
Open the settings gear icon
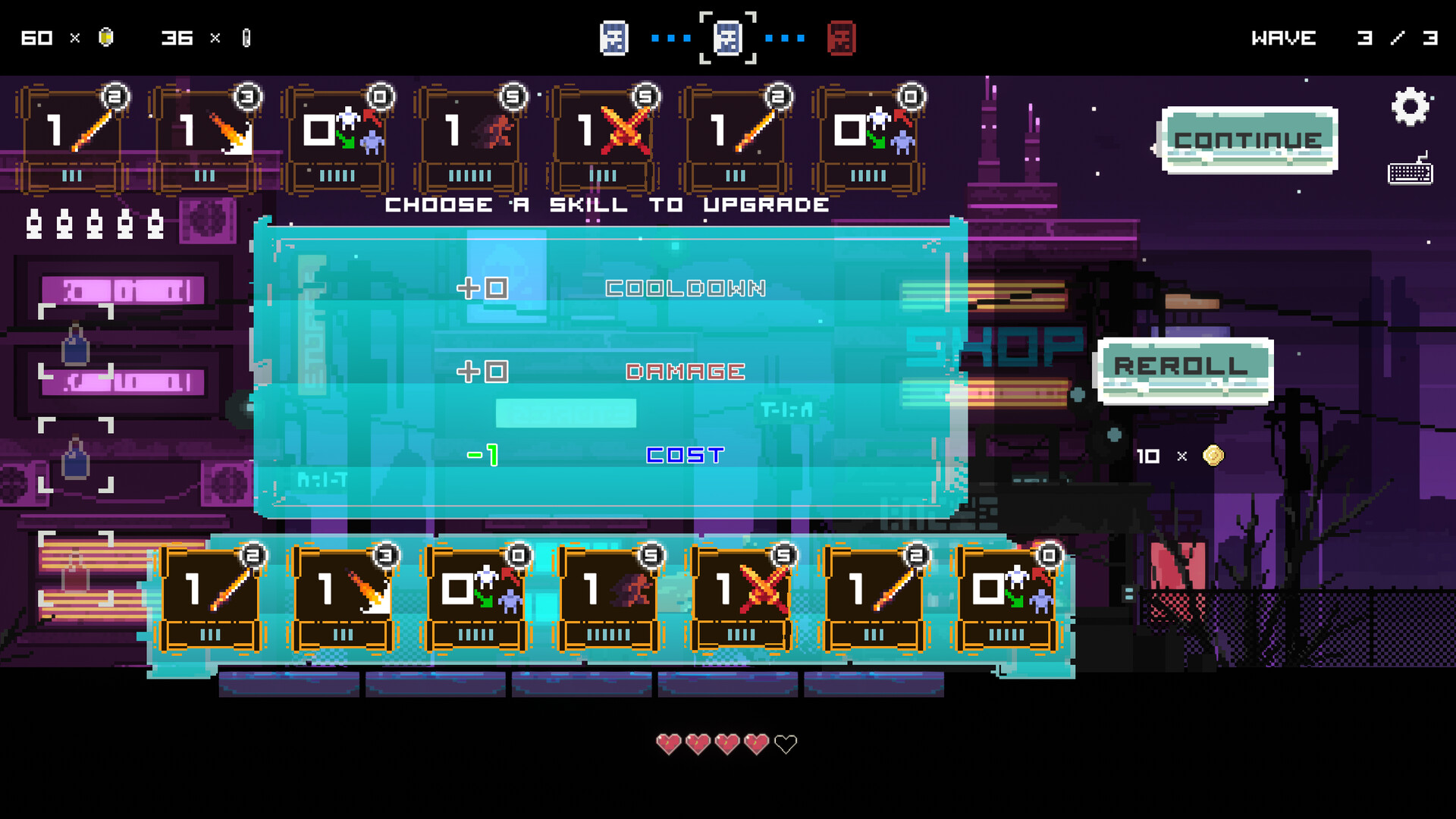pos(1411,106)
